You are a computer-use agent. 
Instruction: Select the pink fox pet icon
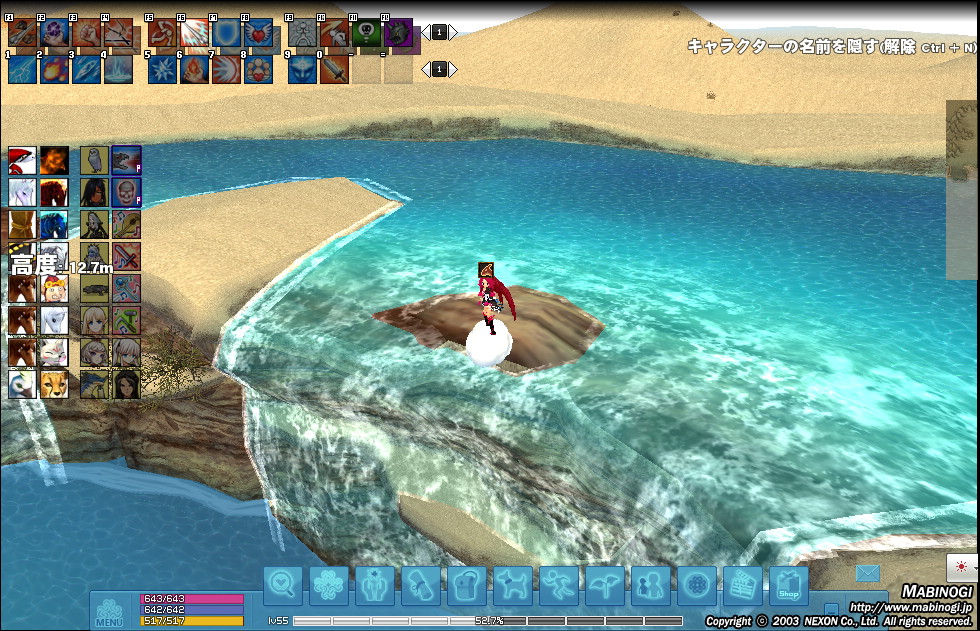(x=54, y=353)
